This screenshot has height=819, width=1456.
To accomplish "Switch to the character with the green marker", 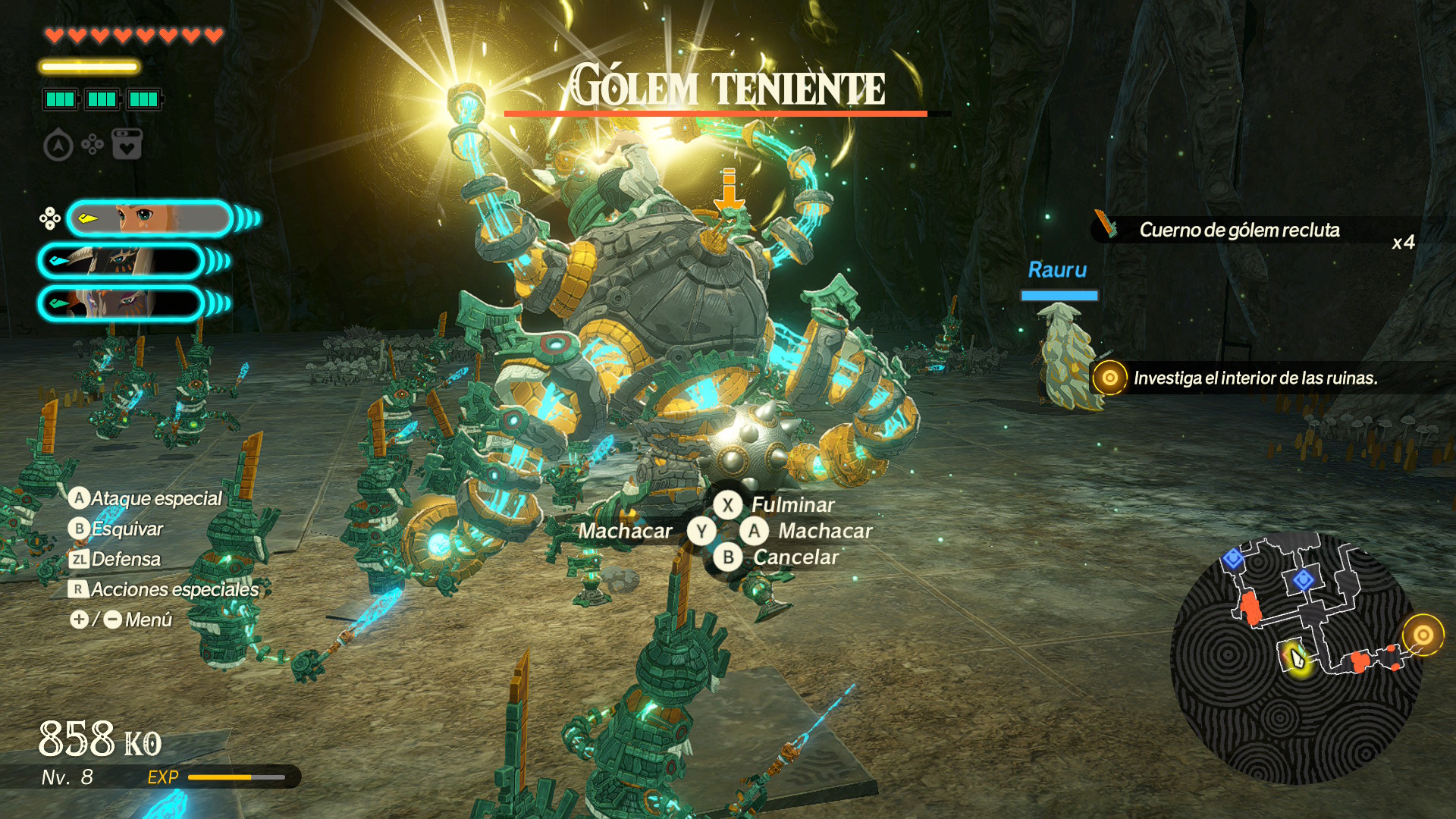I will [x=121, y=303].
